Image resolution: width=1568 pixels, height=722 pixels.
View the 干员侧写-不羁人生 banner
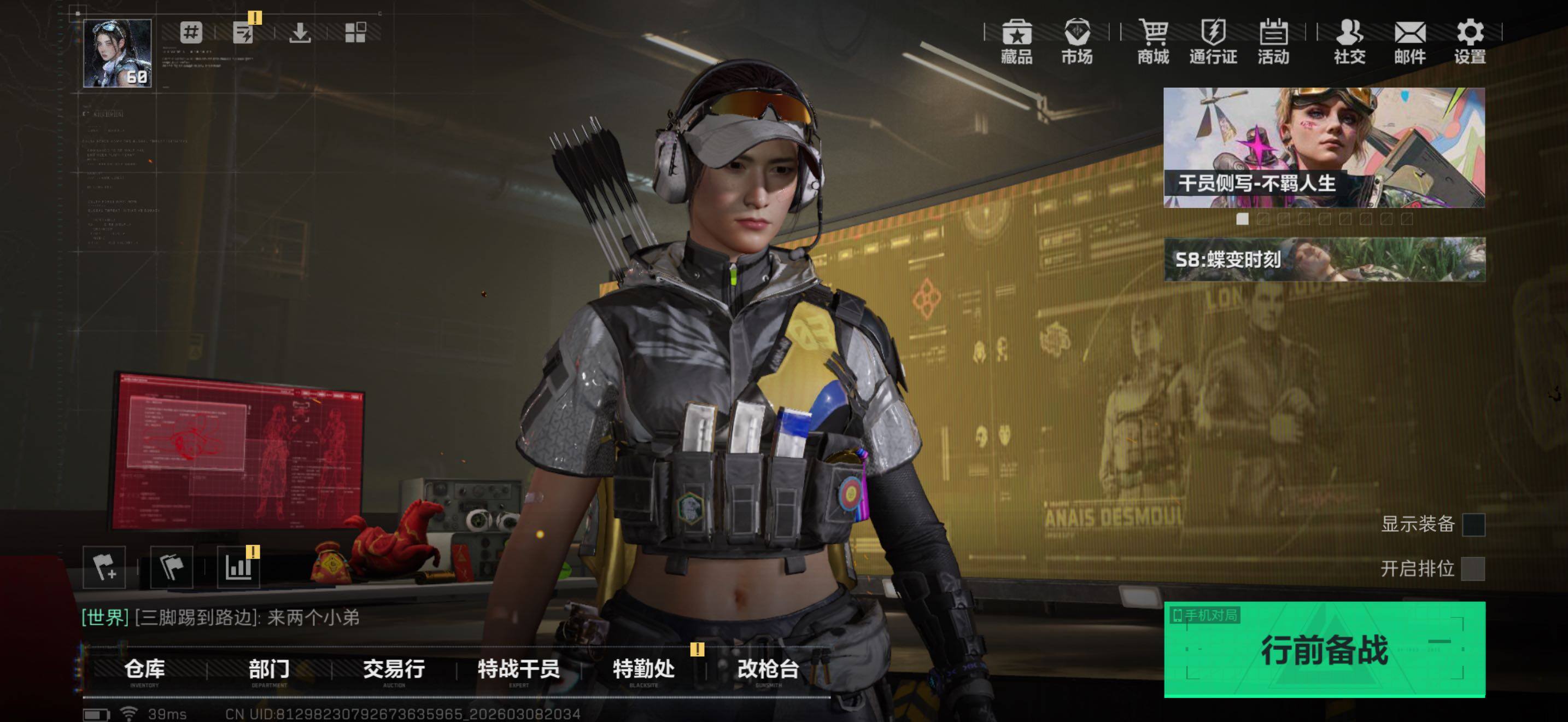coord(1324,147)
